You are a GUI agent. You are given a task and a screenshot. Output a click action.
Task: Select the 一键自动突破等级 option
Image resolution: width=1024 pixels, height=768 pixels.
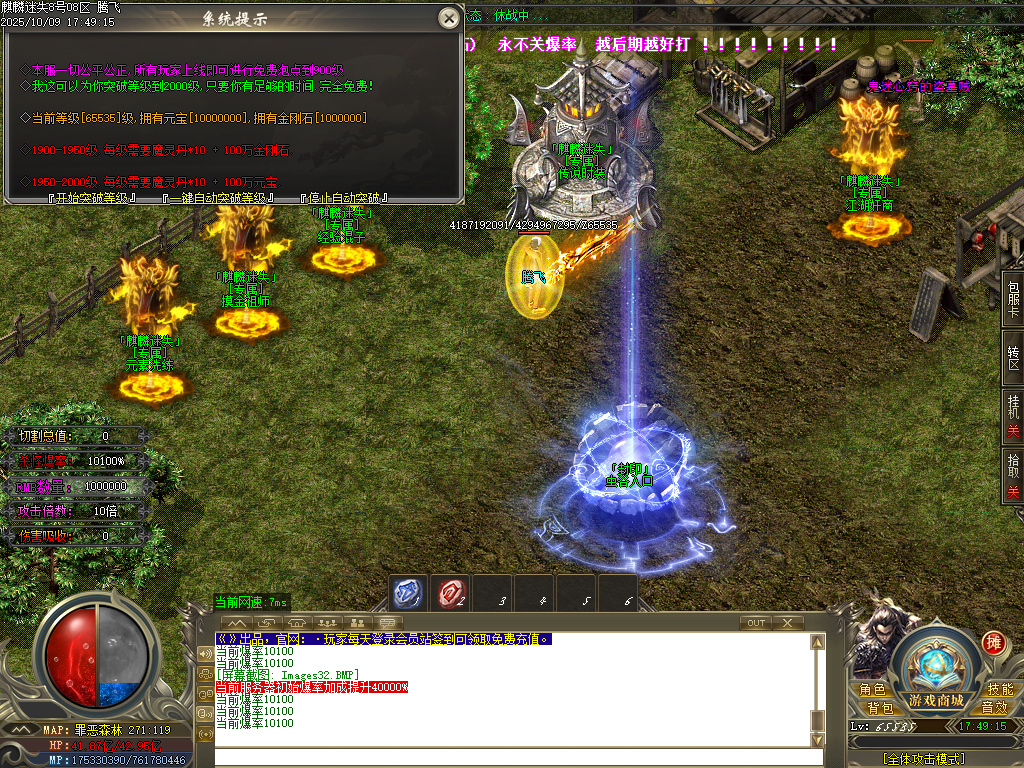(218, 198)
